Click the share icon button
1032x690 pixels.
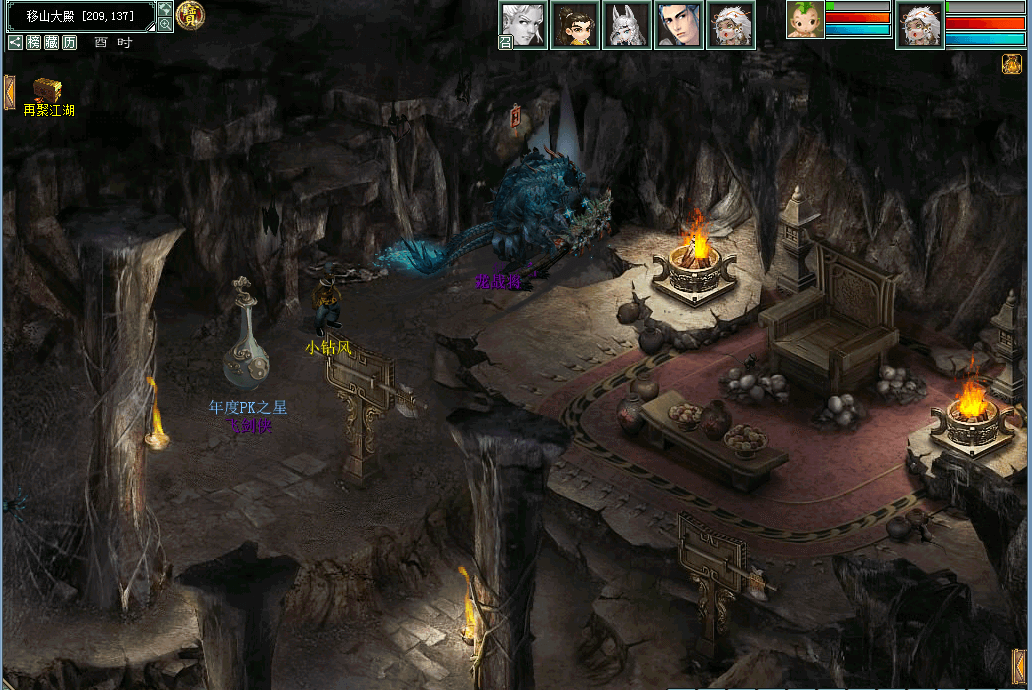16,42
